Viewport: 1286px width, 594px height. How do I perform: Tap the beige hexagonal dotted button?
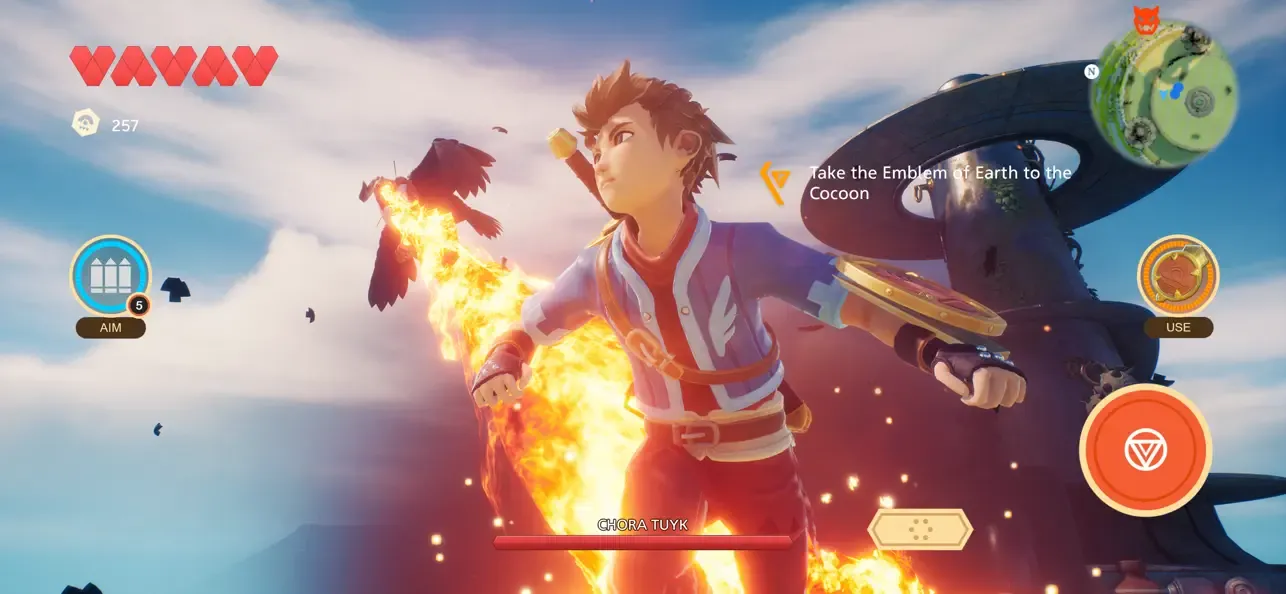pyautogui.click(x=920, y=529)
